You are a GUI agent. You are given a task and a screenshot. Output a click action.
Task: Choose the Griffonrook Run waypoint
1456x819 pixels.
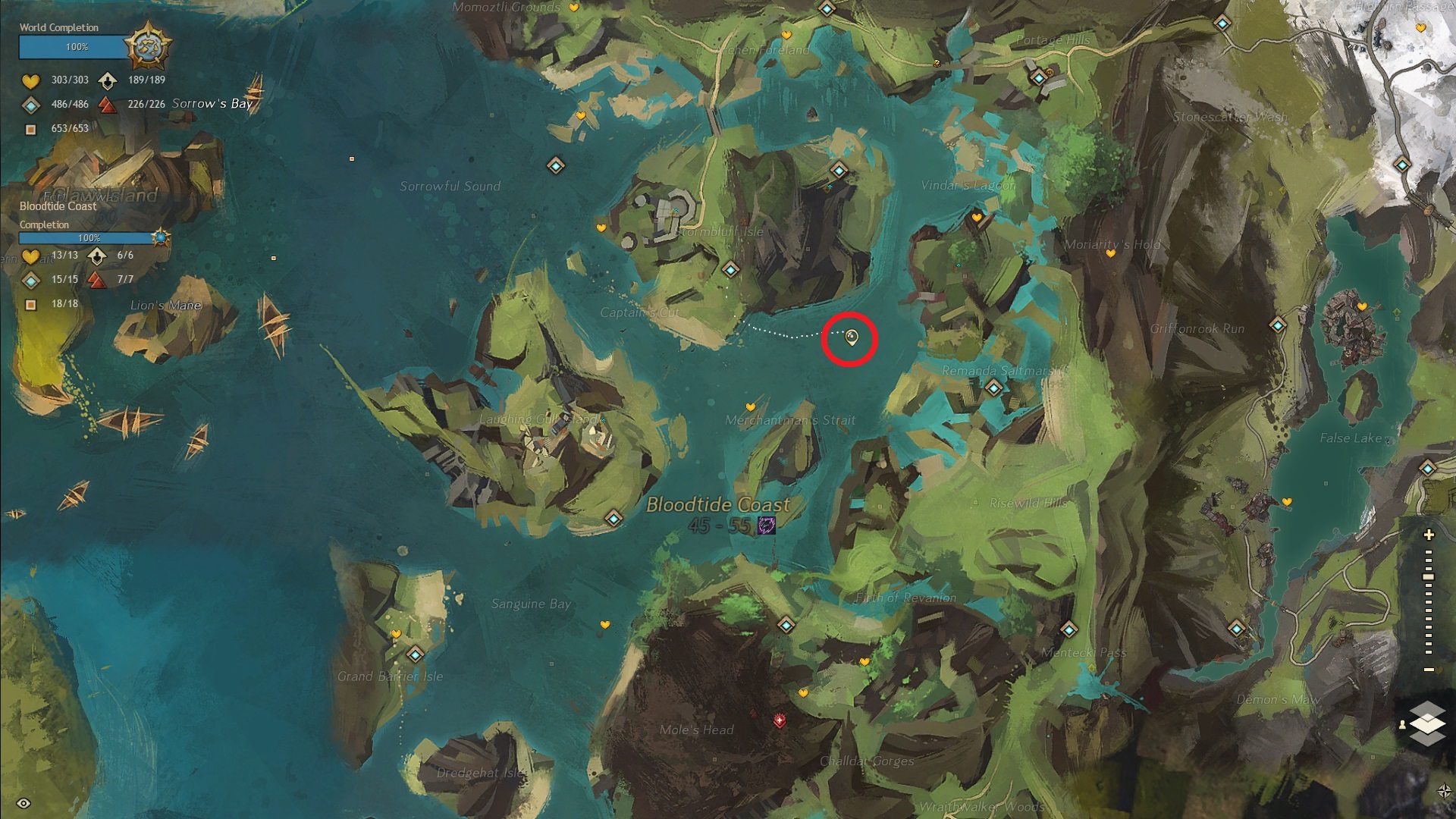pos(1278,325)
